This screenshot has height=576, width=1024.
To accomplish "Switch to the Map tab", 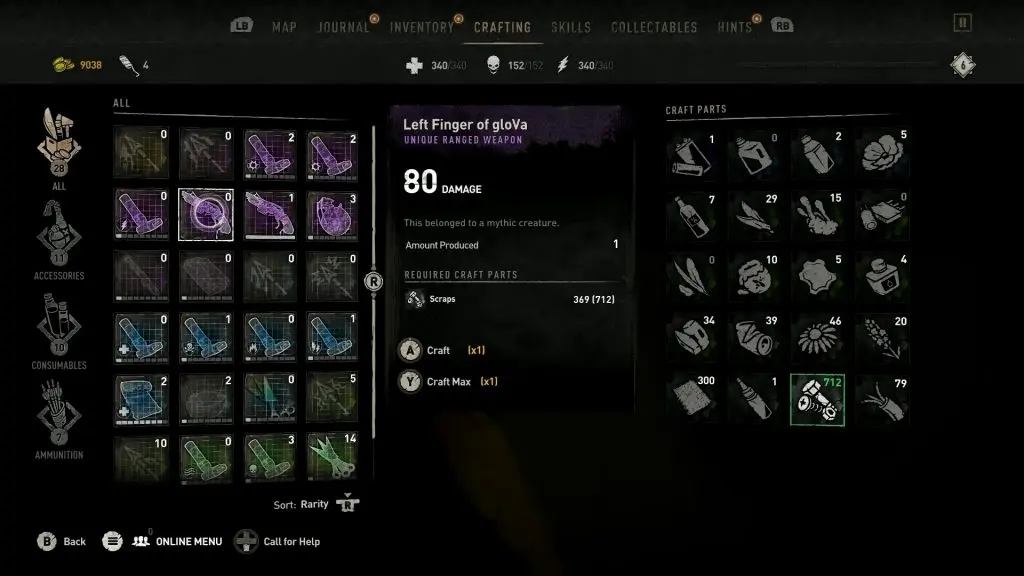I will pyautogui.click(x=284, y=27).
